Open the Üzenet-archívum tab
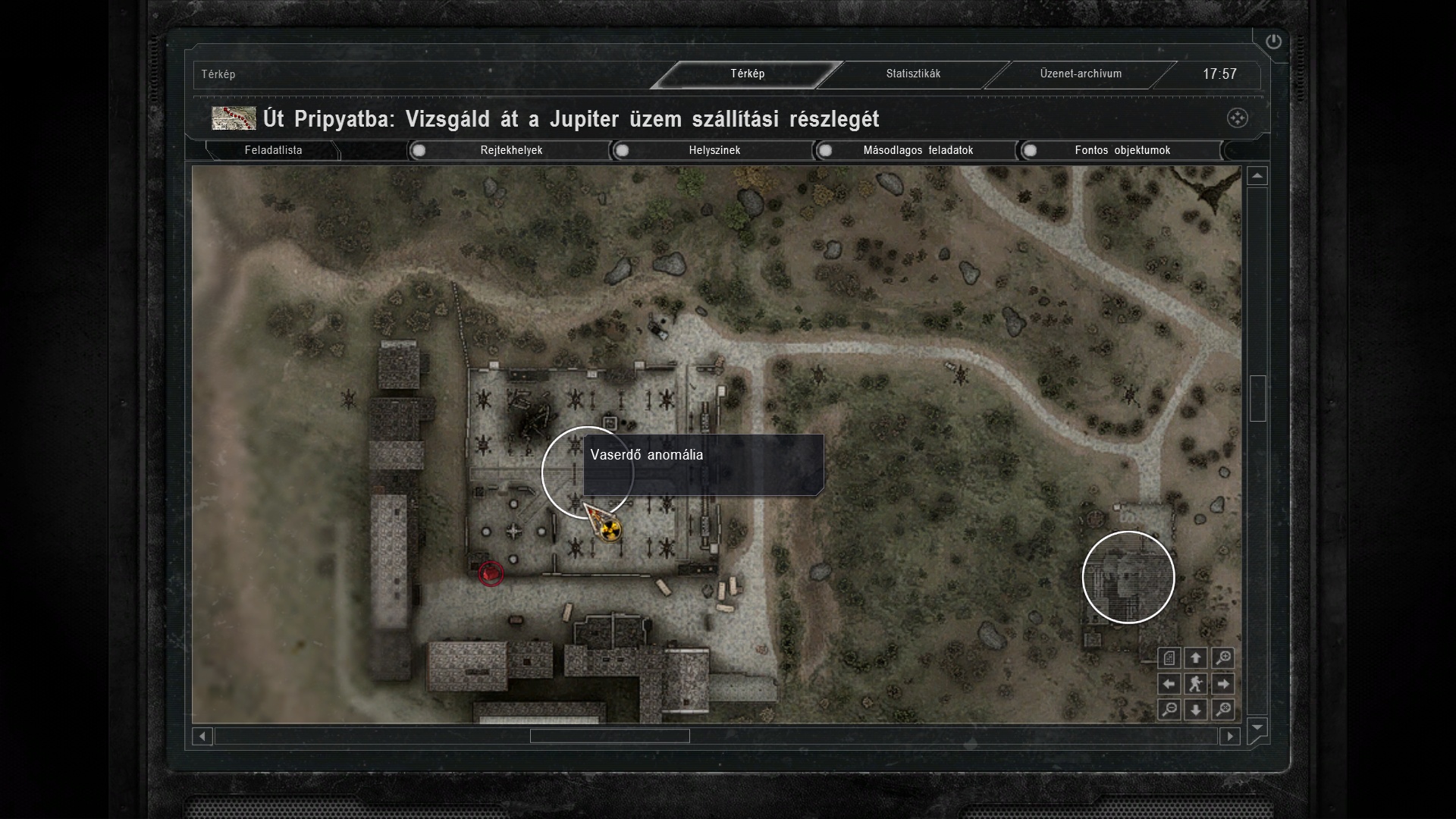This screenshot has width=1456, height=819. 1081,74
